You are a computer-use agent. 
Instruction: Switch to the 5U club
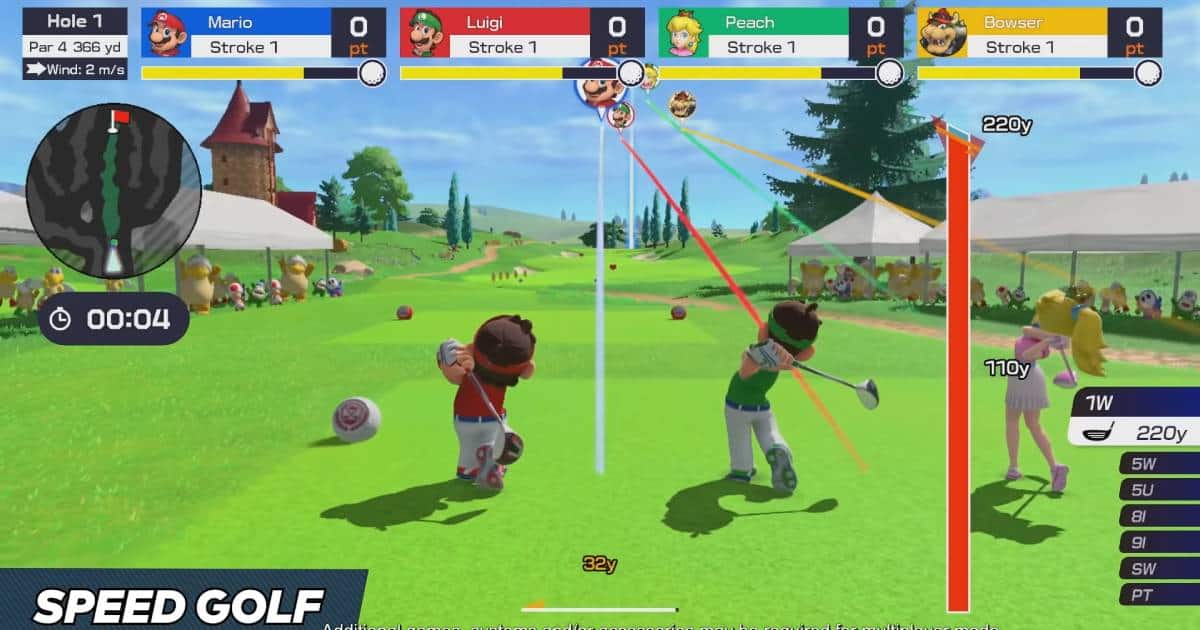(1160, 490)
